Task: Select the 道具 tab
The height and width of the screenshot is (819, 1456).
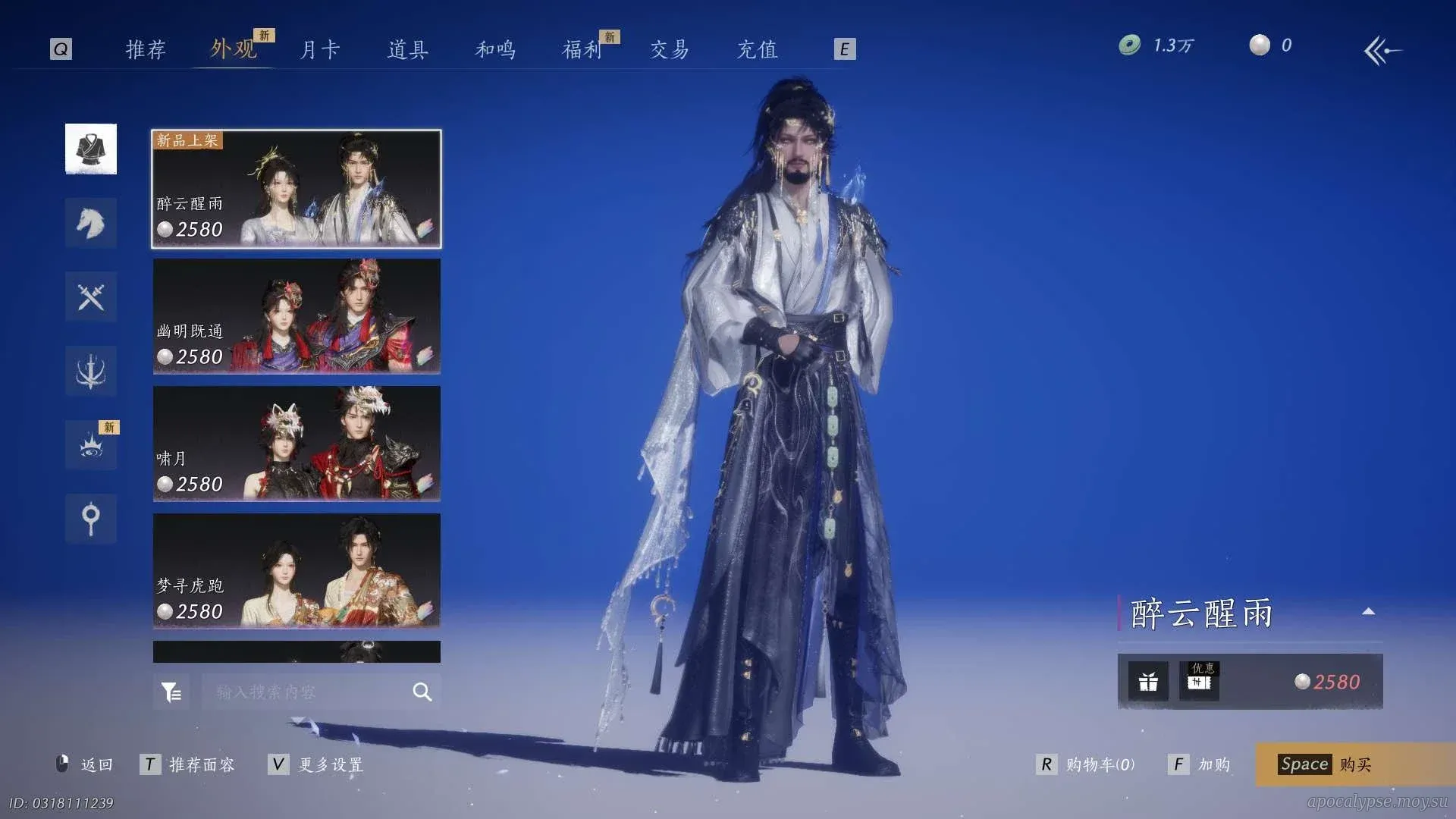Action: pos(408,49)
